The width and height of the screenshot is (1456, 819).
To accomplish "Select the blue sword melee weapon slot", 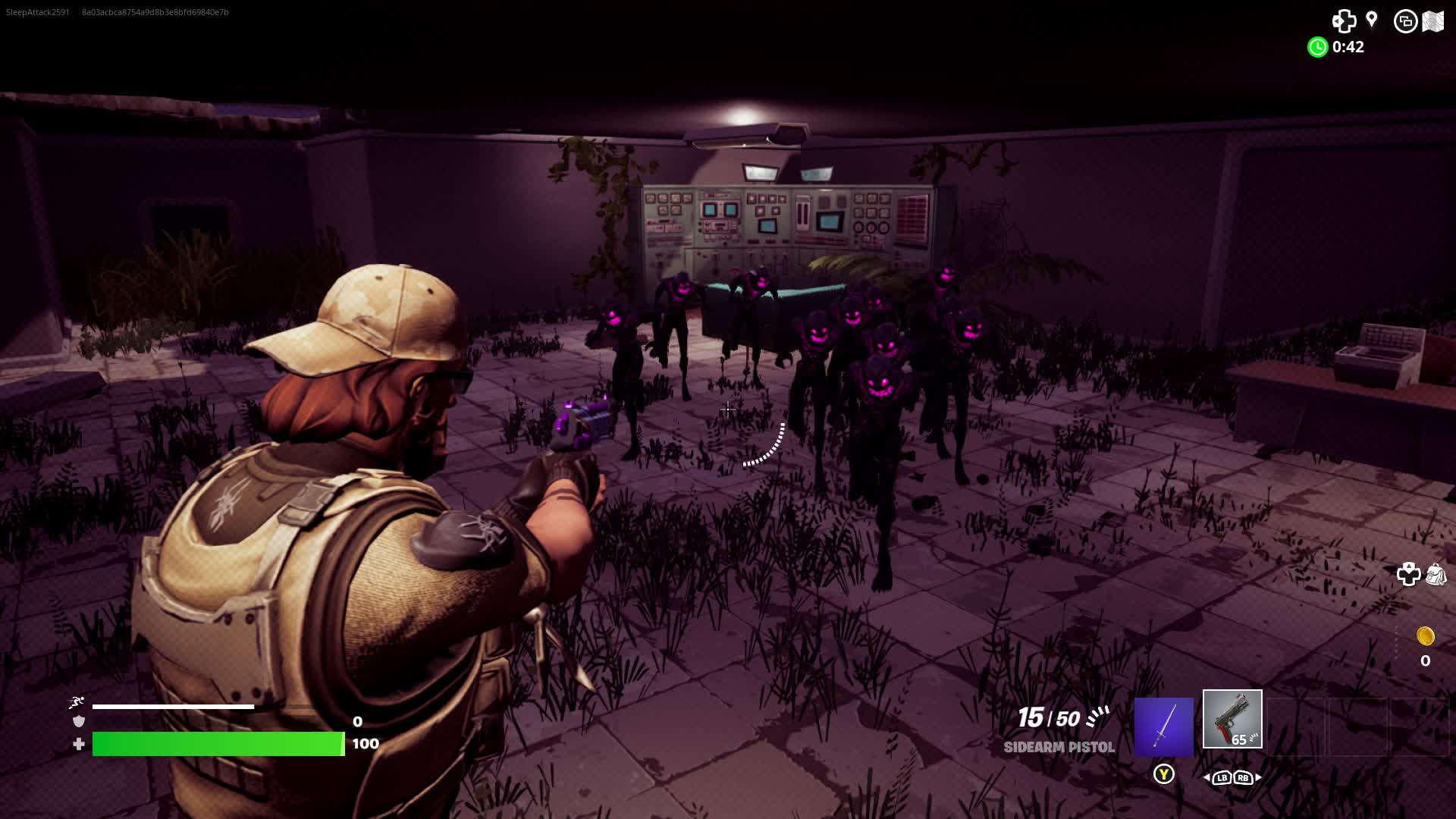I will click(1163, 726).
